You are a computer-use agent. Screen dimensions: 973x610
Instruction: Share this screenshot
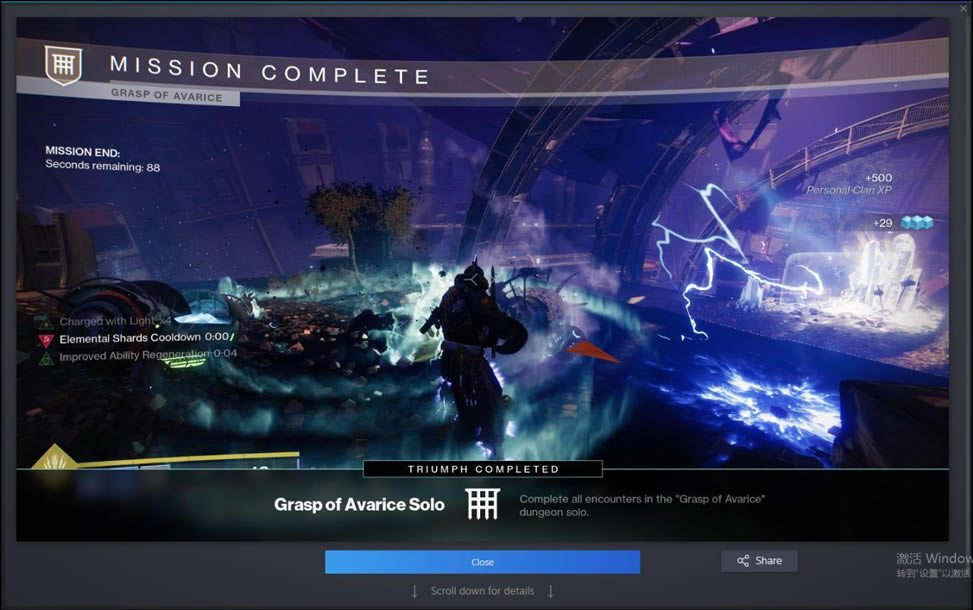point(759,561)
